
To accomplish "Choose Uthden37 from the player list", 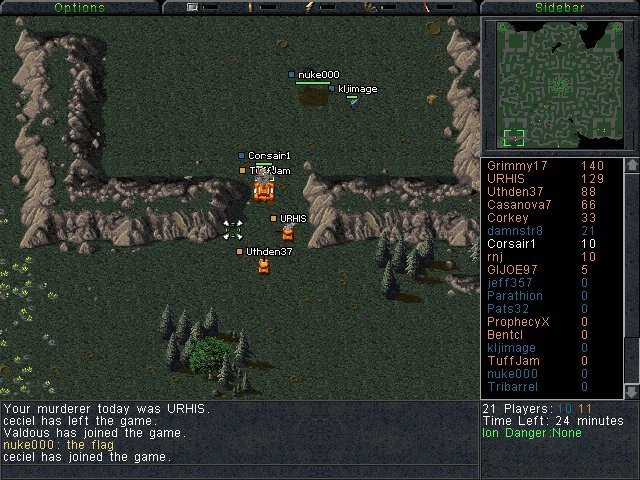I will pyautogui.click(x=514, y=192).
